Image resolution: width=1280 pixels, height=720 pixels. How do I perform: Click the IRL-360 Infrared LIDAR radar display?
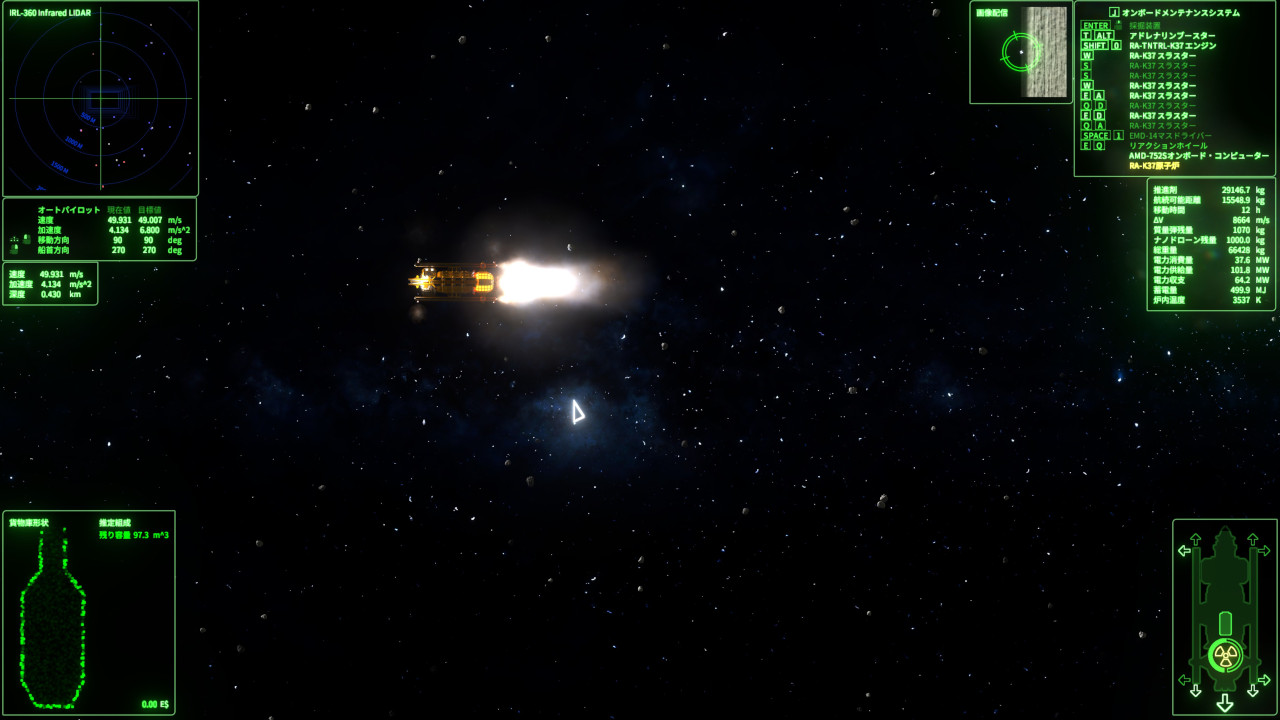coord(100,100)
